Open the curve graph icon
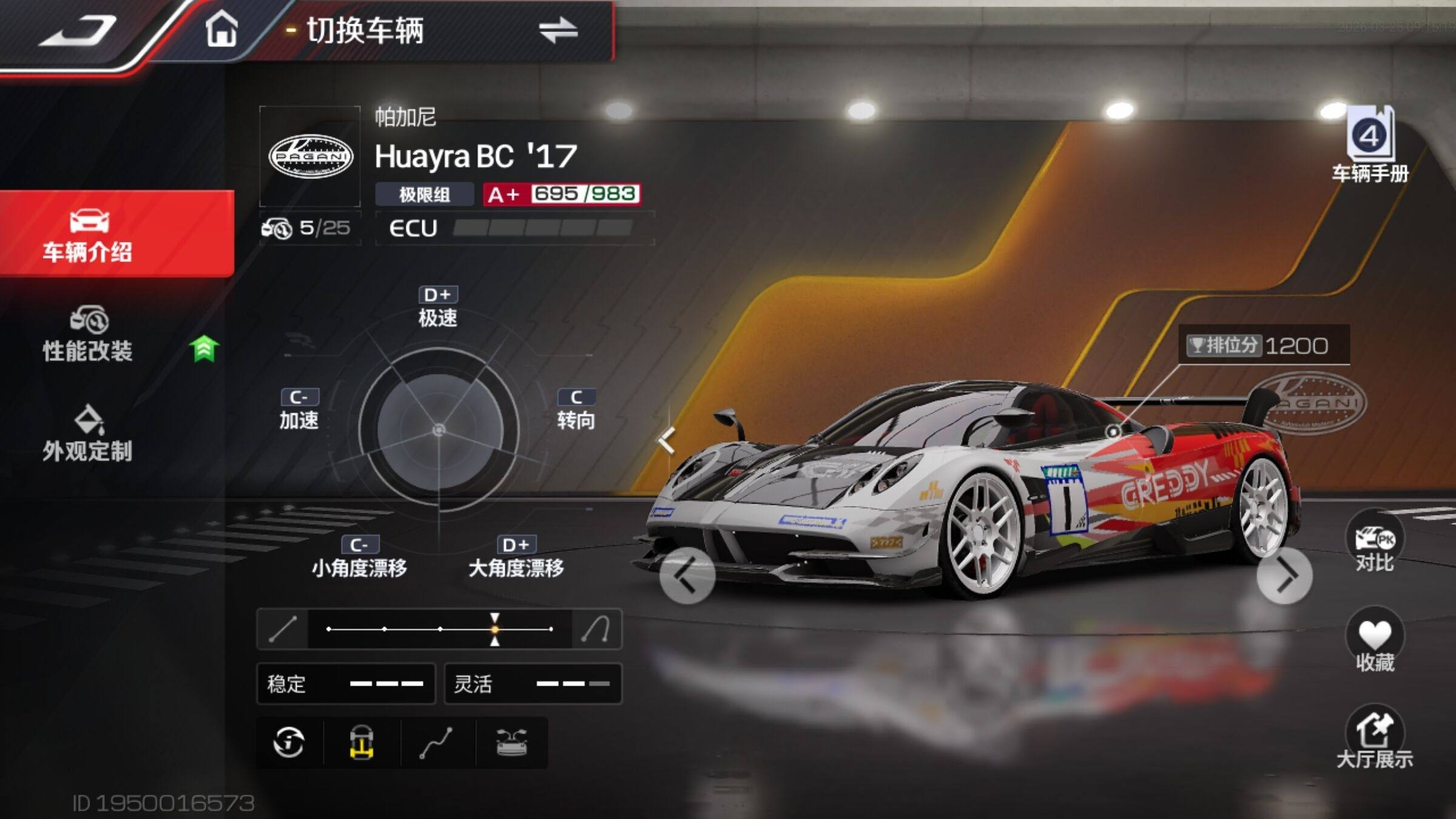 (x=437, y=743)
